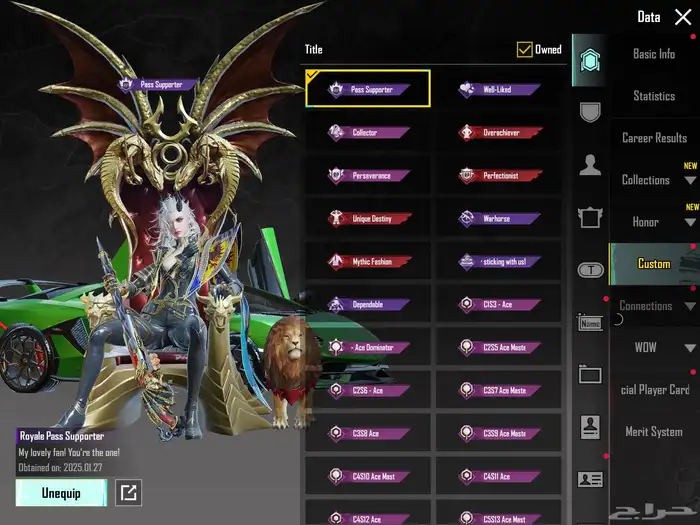Share the title using the arrow icon
This screenshot has height=525, width=700.
coord(127,492)
